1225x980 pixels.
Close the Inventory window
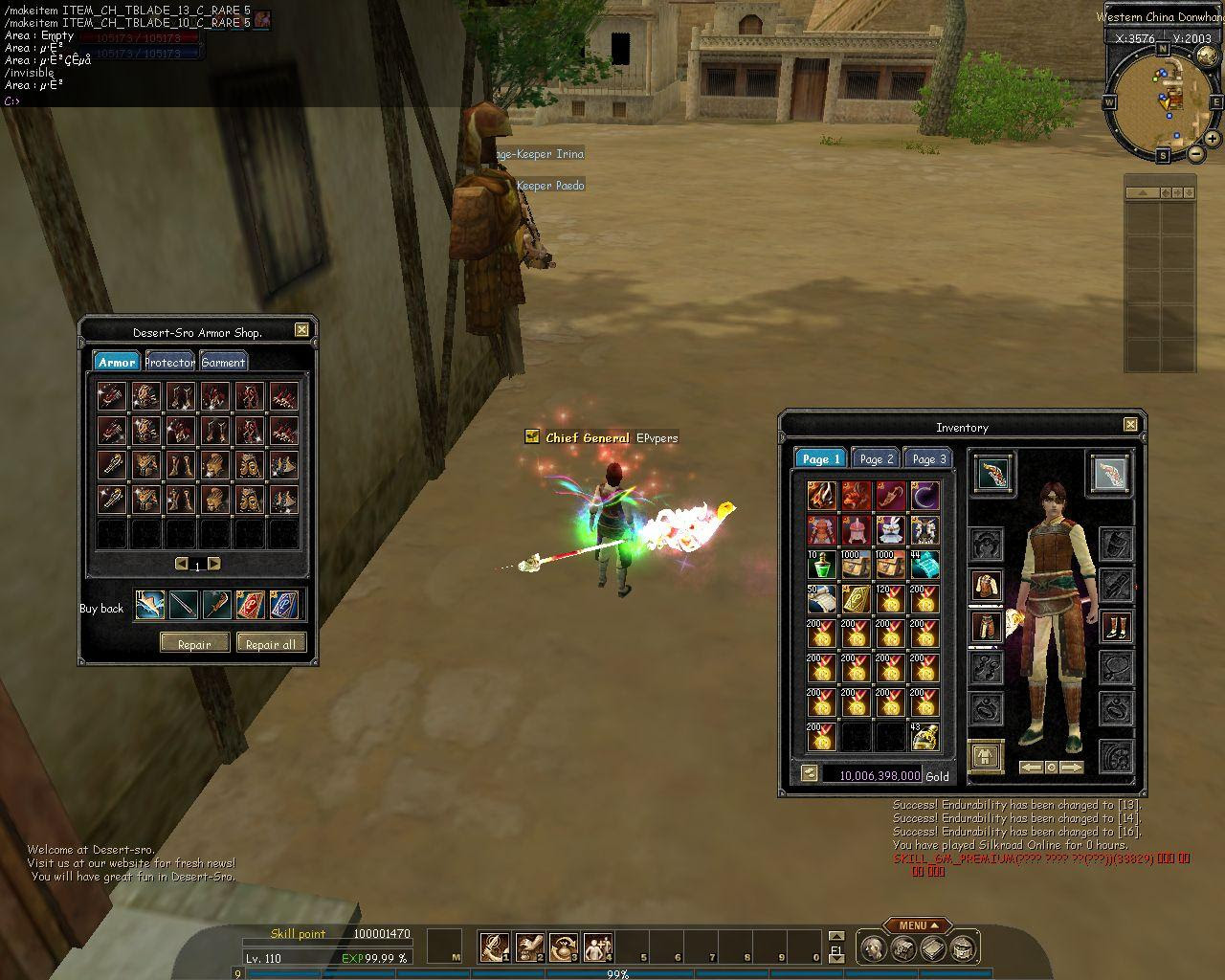coord(1130,425)
